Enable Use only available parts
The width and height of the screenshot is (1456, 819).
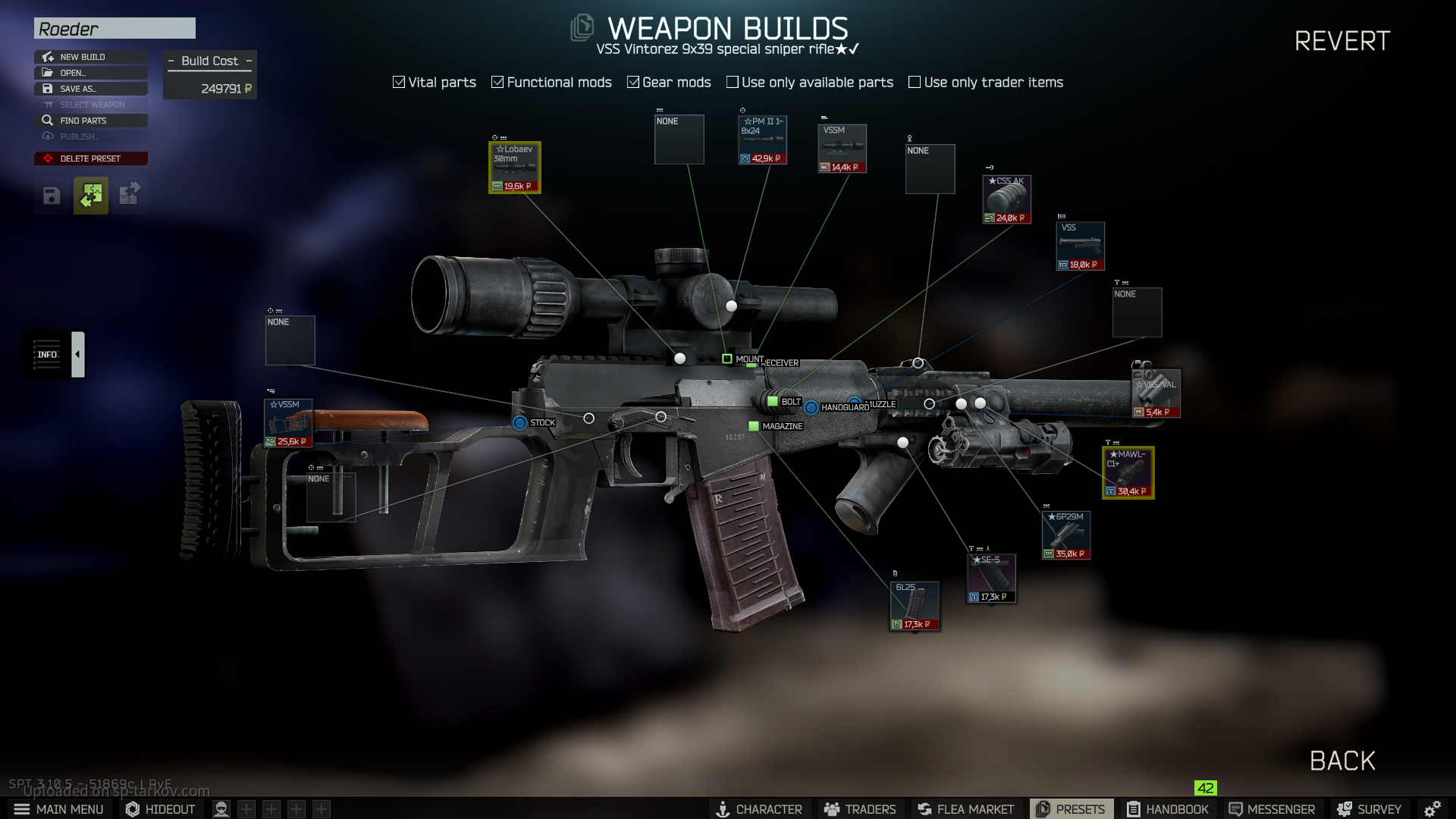(x=733, y=82)
